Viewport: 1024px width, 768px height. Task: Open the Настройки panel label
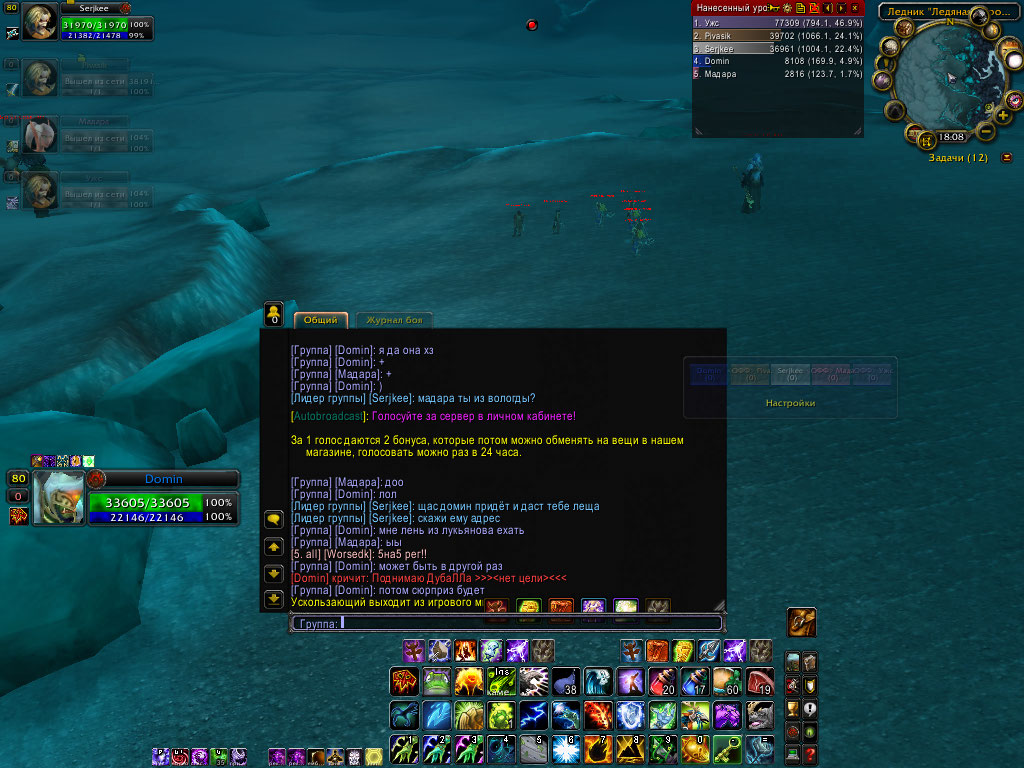click(x=790, y=403)
